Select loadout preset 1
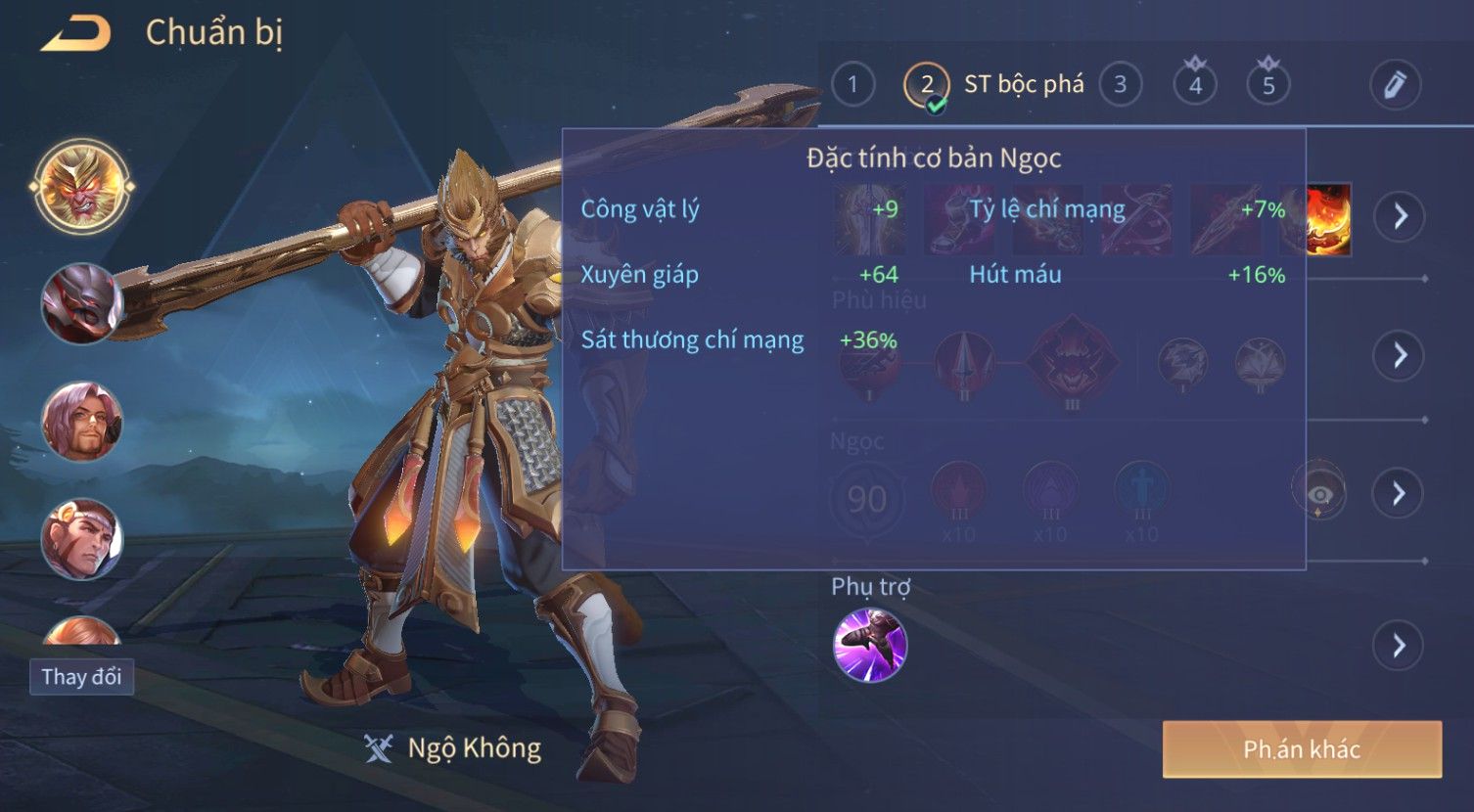Image resolution: width=1474 pixels, height=812 pixels. tap(852, 85)
